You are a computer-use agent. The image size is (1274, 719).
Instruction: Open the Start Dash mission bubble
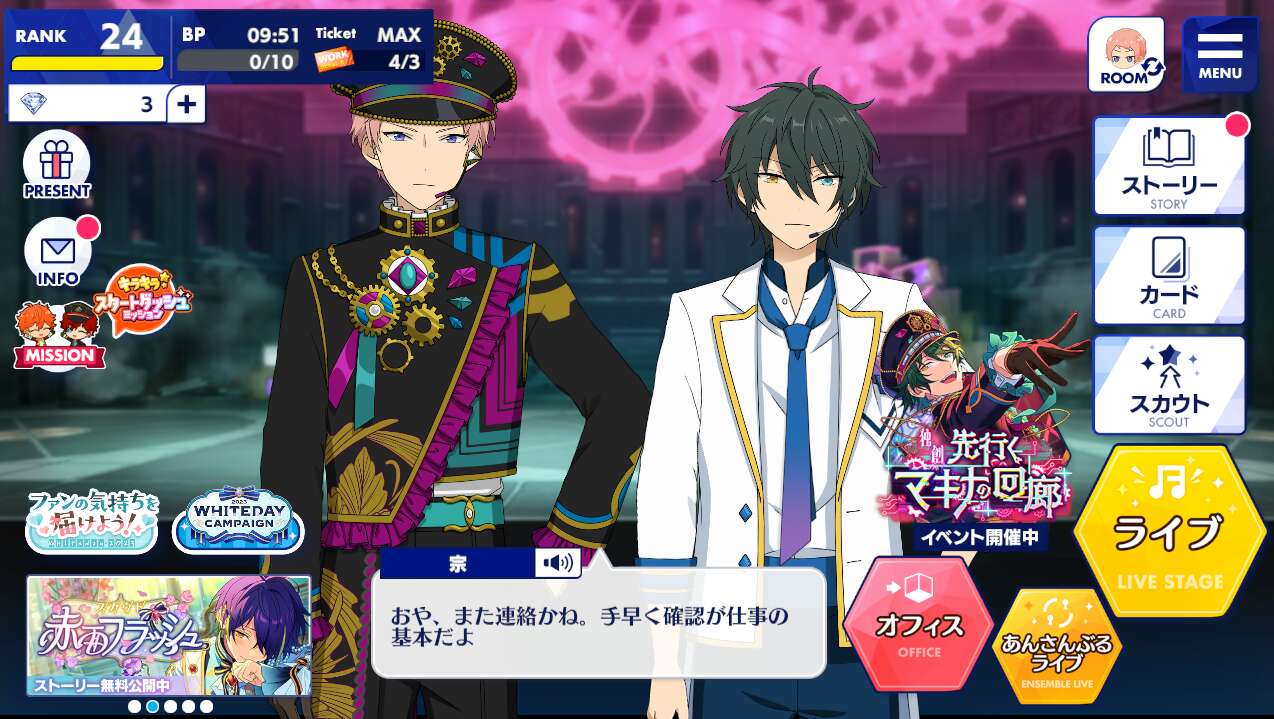point(143,297)
